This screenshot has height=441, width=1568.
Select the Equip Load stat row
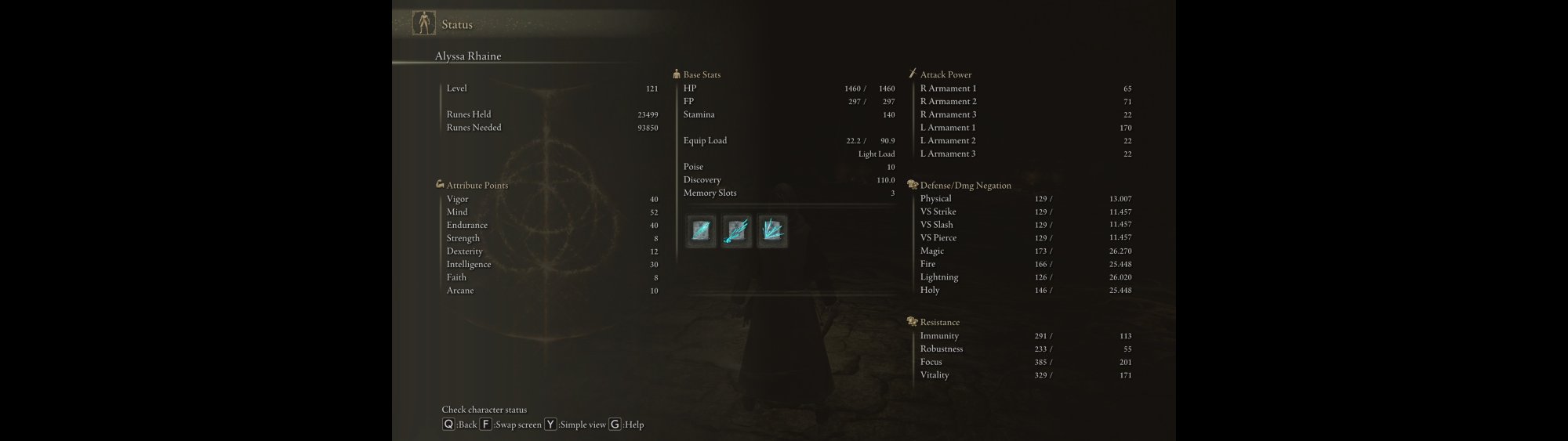(x=788, y=141)
